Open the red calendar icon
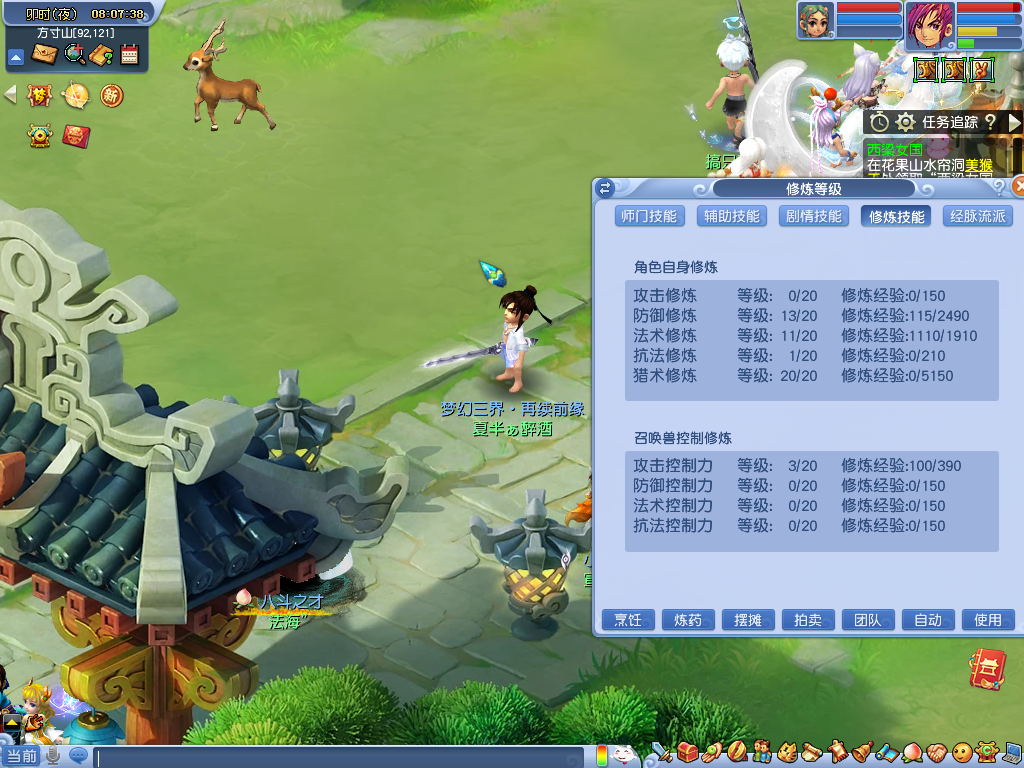The image size is (1024, 768). tap(129, 54)
